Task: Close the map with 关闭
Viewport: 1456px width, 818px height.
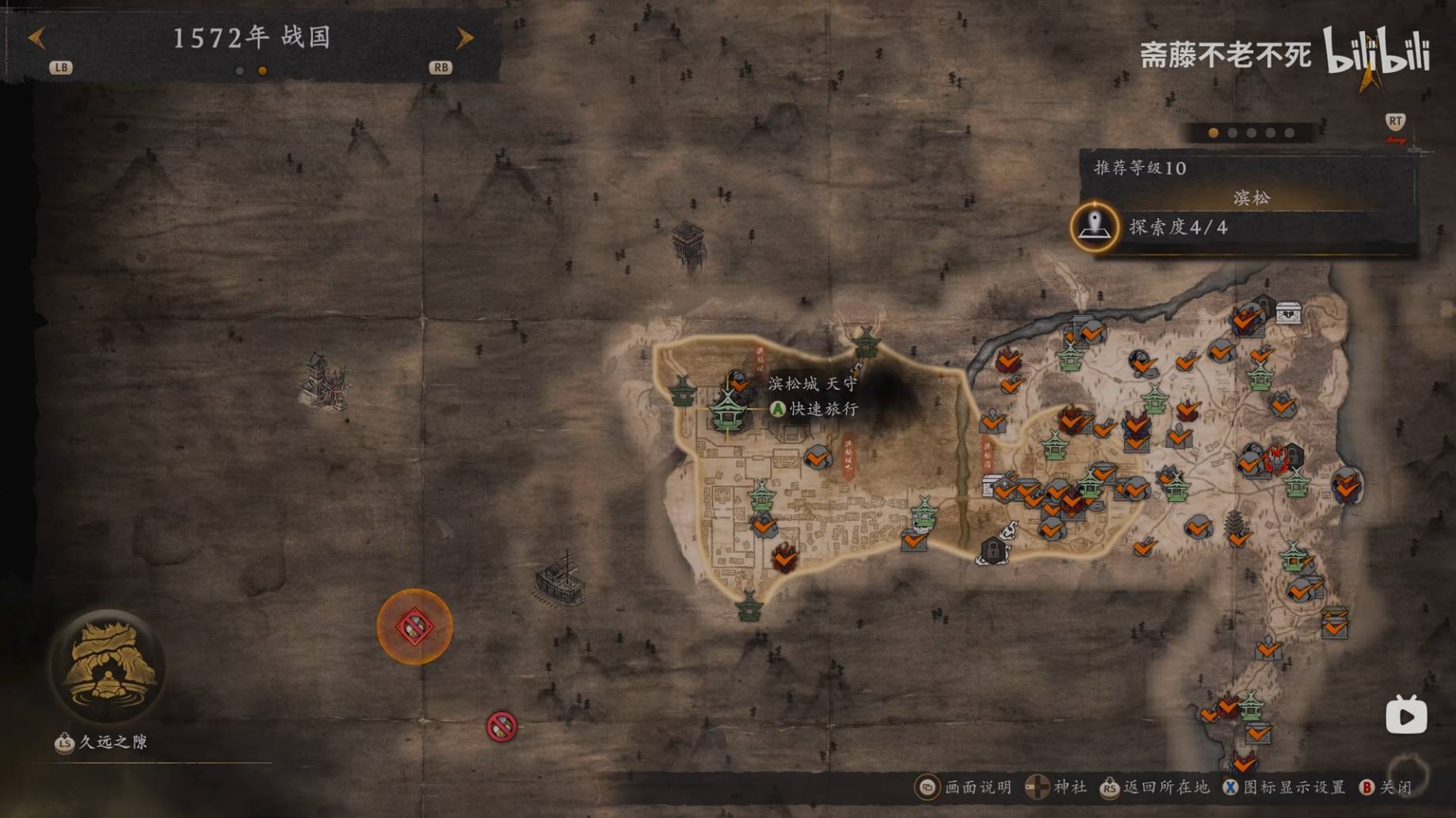Action: click(x=1388, y=787)
